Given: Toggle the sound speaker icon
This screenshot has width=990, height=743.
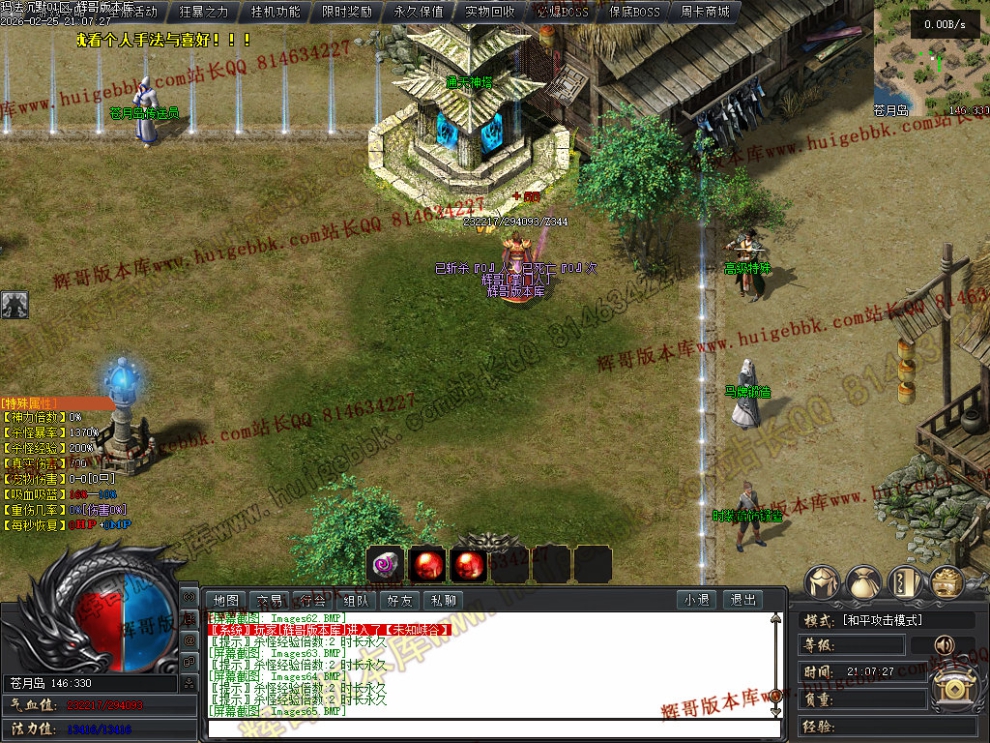Looking at the screenshot, I should click(943, 646).
